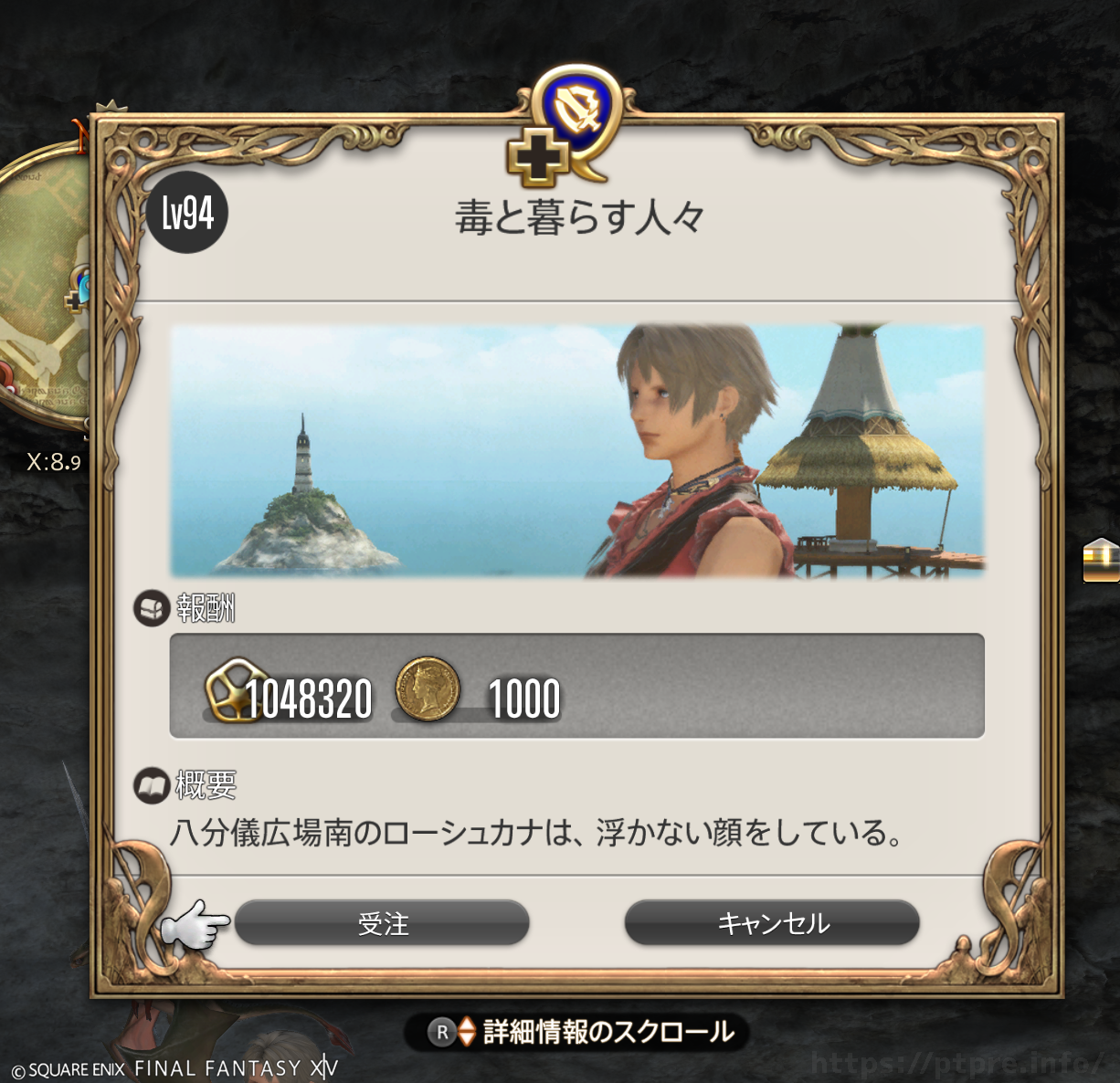Viewport: 1120px width, 1083px height.
Task: Click the gil coin reward icon
Action: point(427,689)
